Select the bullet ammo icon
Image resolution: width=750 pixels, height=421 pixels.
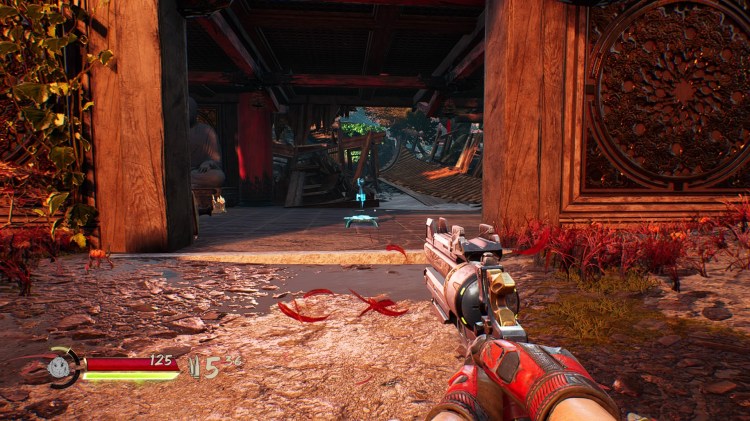point(196,368)
